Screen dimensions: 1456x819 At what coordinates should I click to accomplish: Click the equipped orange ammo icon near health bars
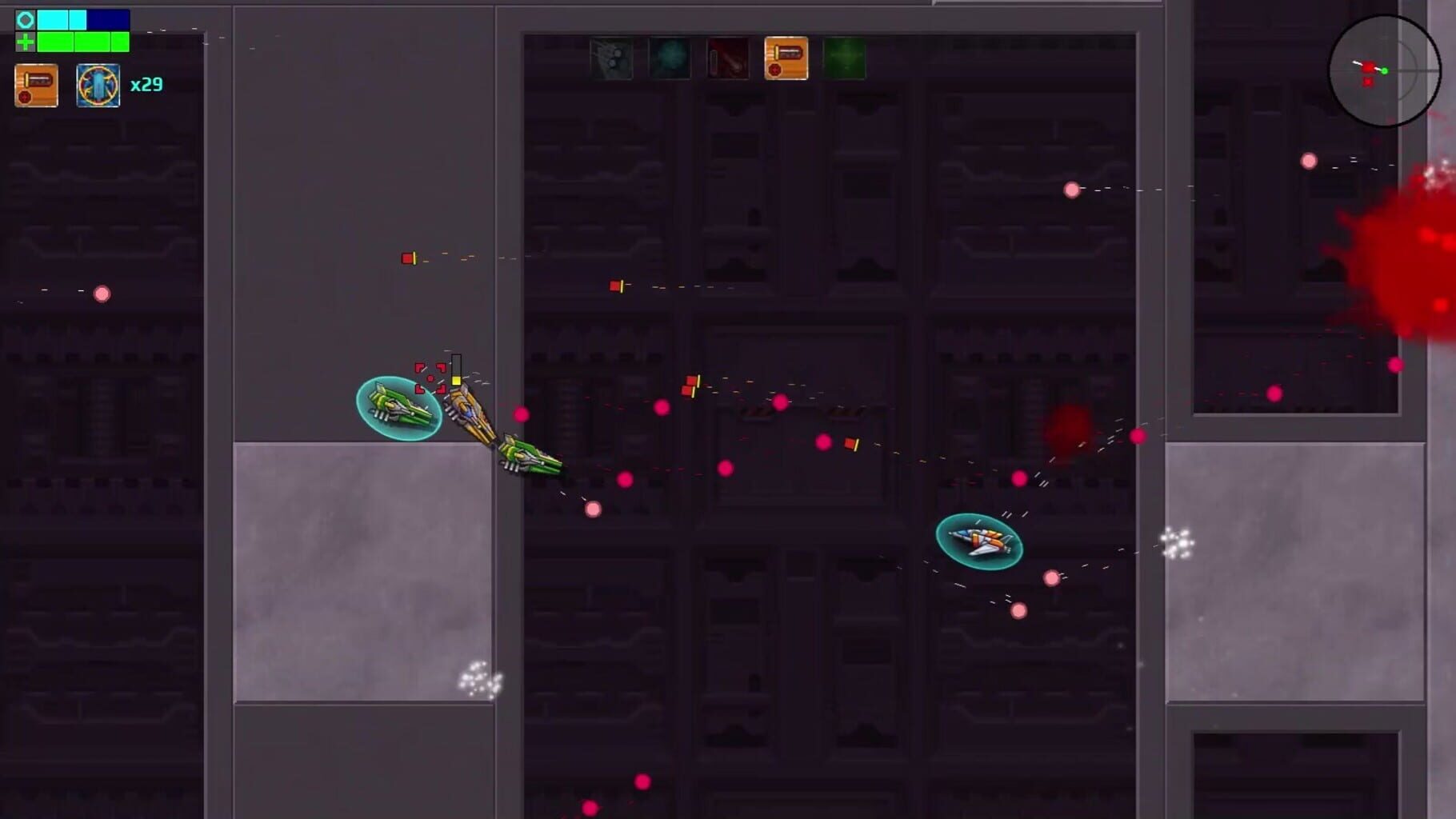point(35,85)
